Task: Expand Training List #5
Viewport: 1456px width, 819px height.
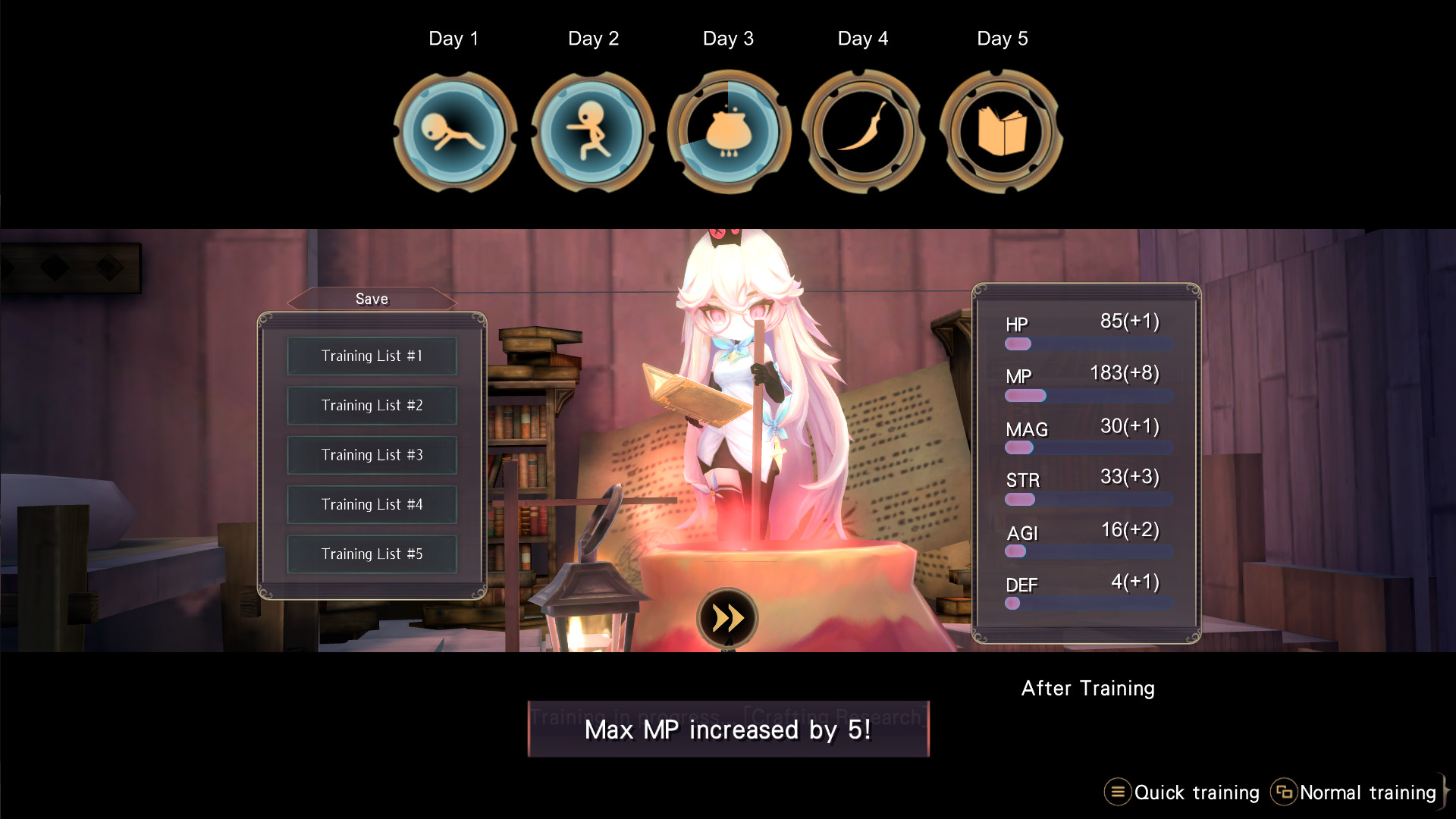Action: 372,554
